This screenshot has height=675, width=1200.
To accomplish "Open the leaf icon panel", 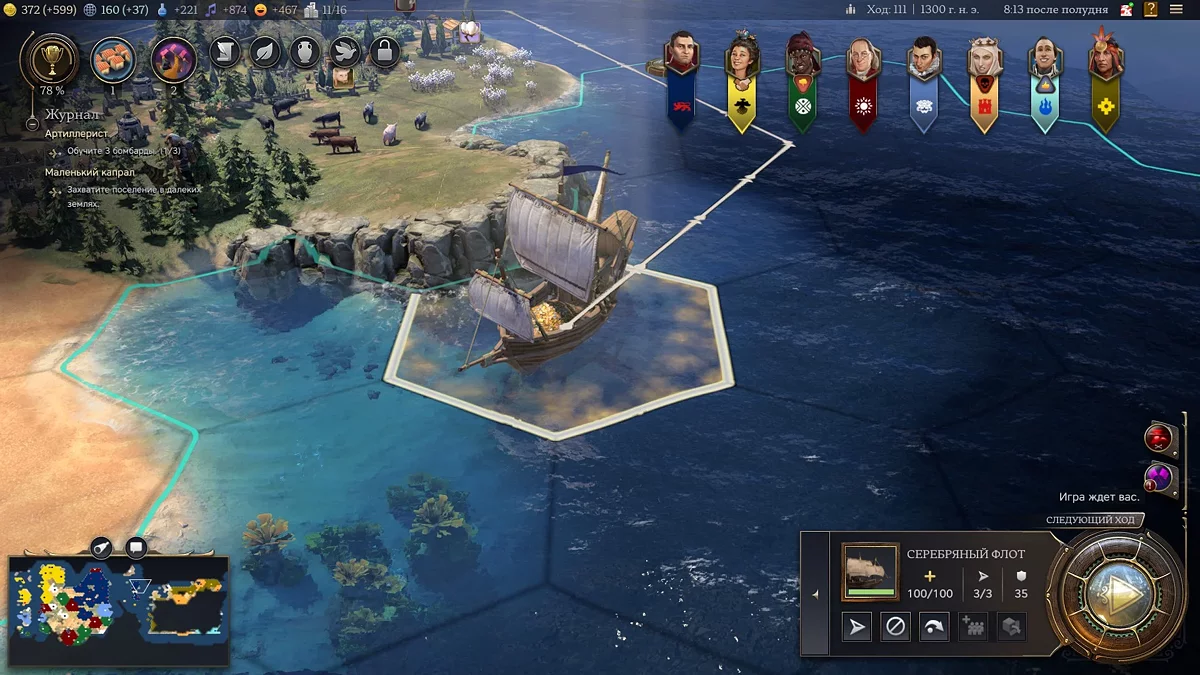I will click(265, 51).
